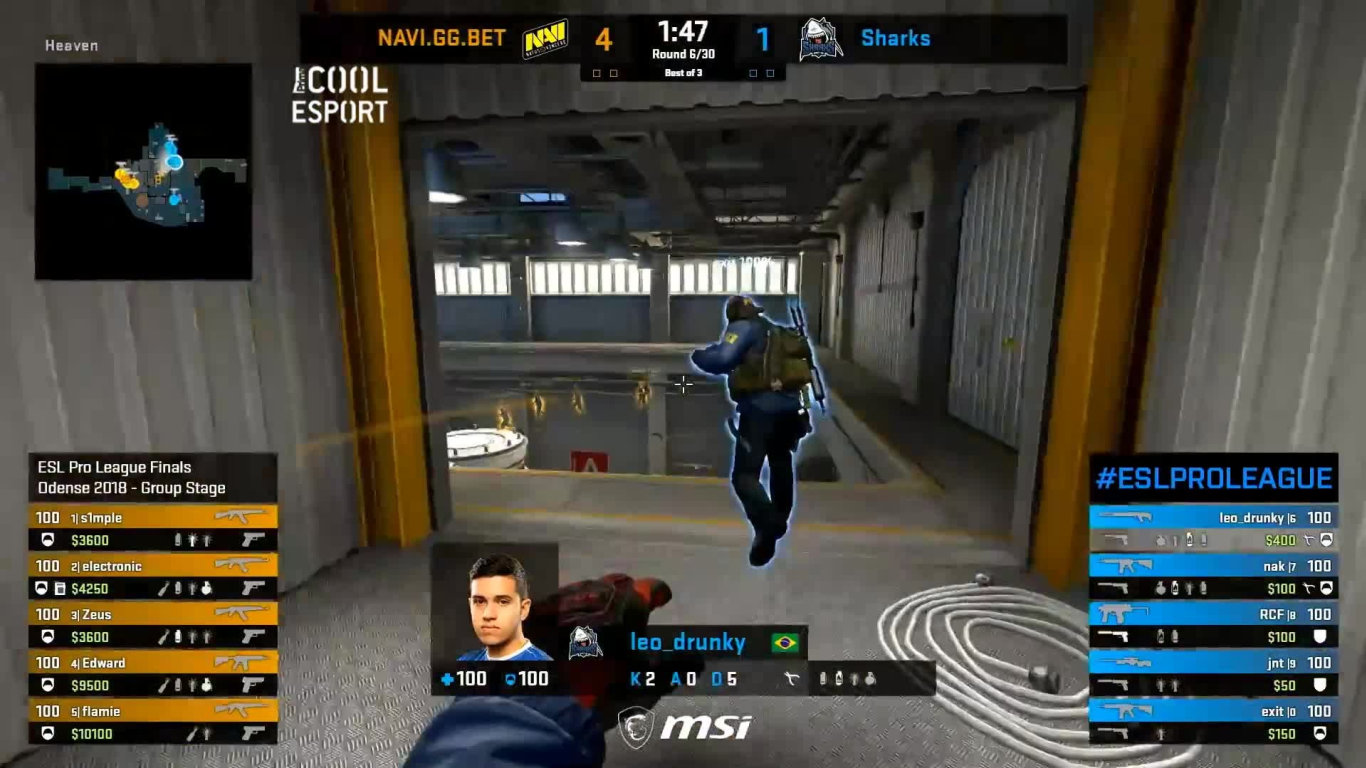The height and width of the screenshot is (768, 1366).
Task: Toggle nak's helmet armor indicator
Action: pos(1326,589)
